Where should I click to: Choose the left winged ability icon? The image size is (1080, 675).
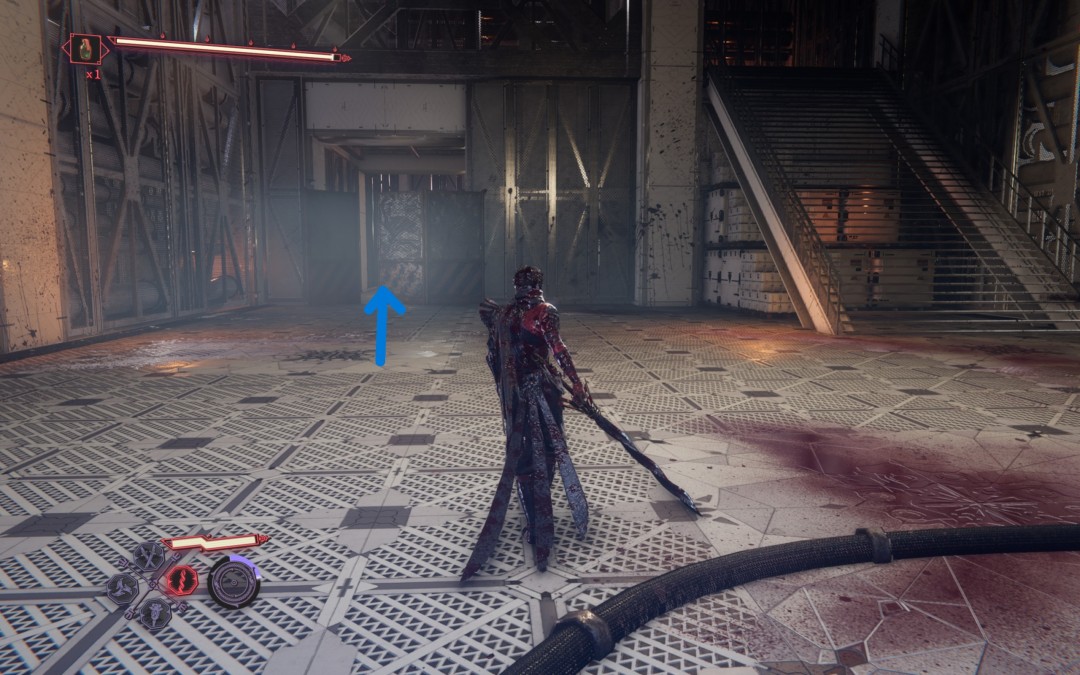tap(123, 587)
